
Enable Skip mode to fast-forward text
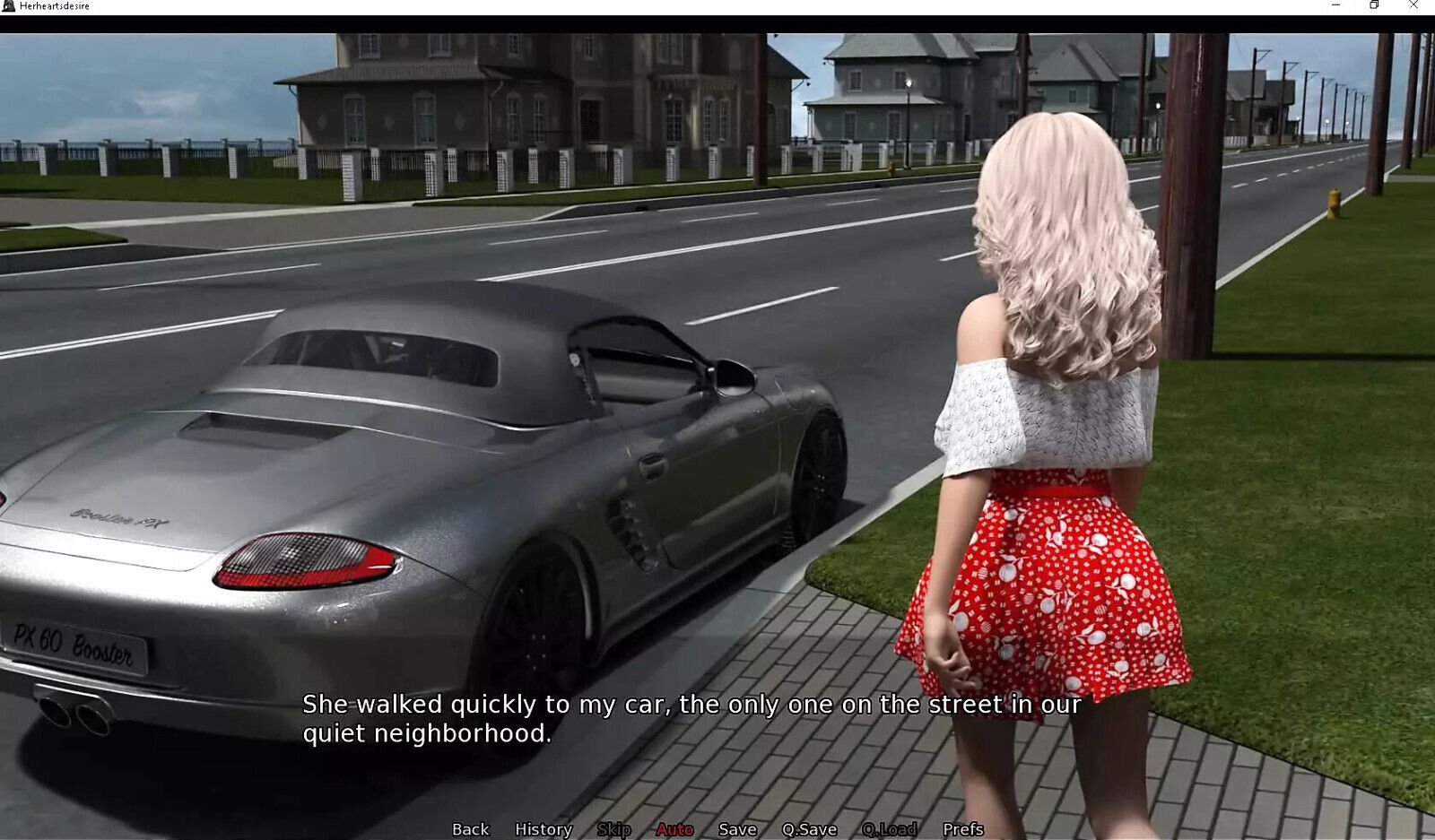(x=614, y=829)
